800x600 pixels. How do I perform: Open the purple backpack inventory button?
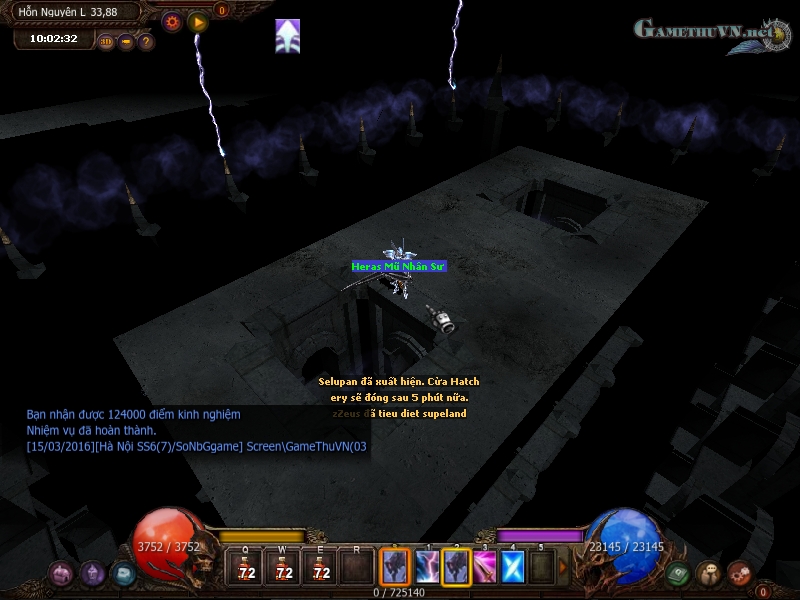pyautogui.click(x=63, y=573)
